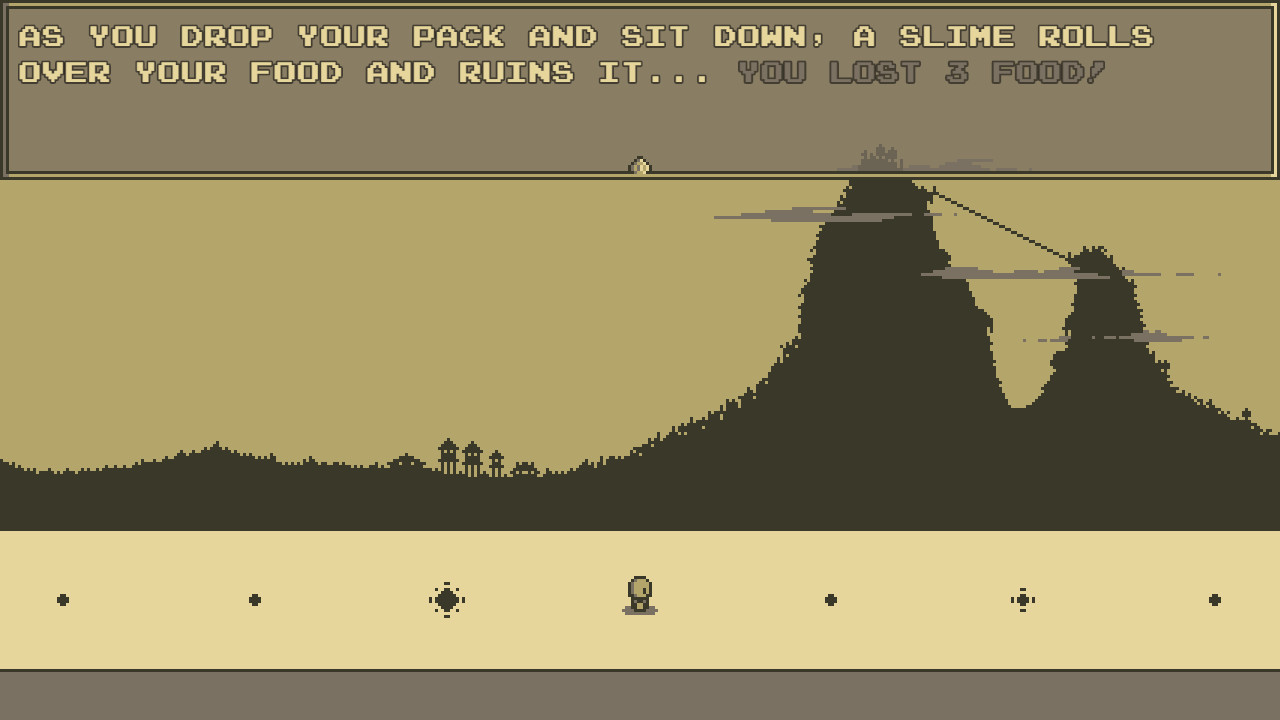Select the player character sprite on the path
1280x720 pixels.
click(640, 590)
